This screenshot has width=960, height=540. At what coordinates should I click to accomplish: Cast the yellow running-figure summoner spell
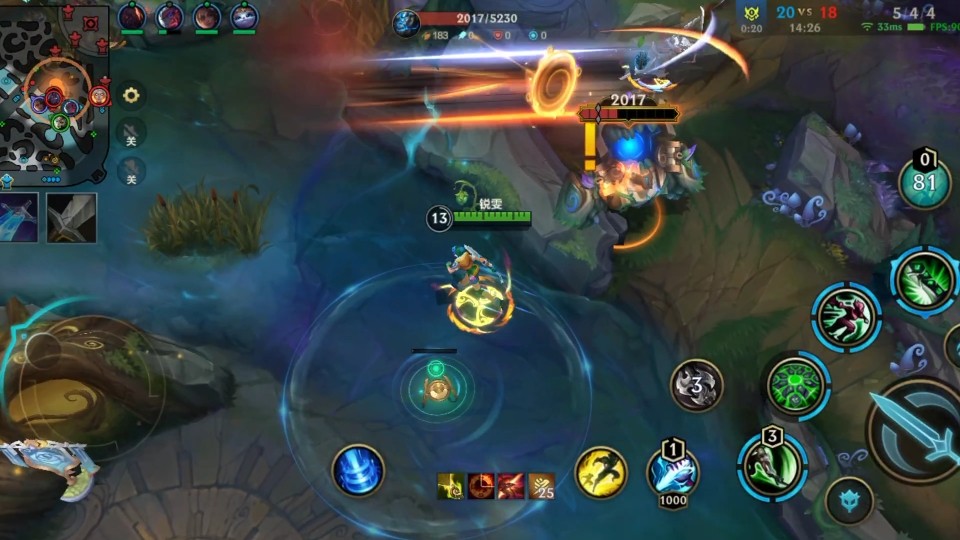pyautogui.click(x=601, y=472)
